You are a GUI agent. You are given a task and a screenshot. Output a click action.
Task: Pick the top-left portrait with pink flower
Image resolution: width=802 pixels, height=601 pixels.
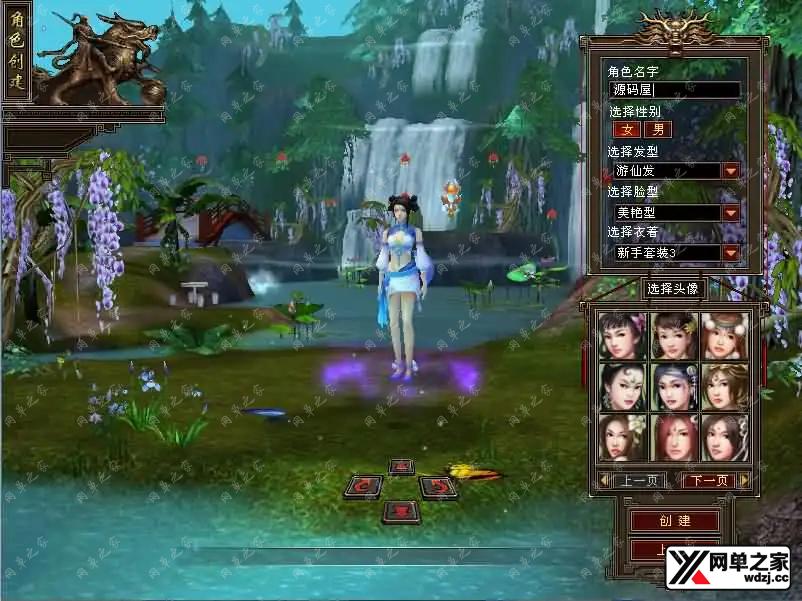pos(623,336)
